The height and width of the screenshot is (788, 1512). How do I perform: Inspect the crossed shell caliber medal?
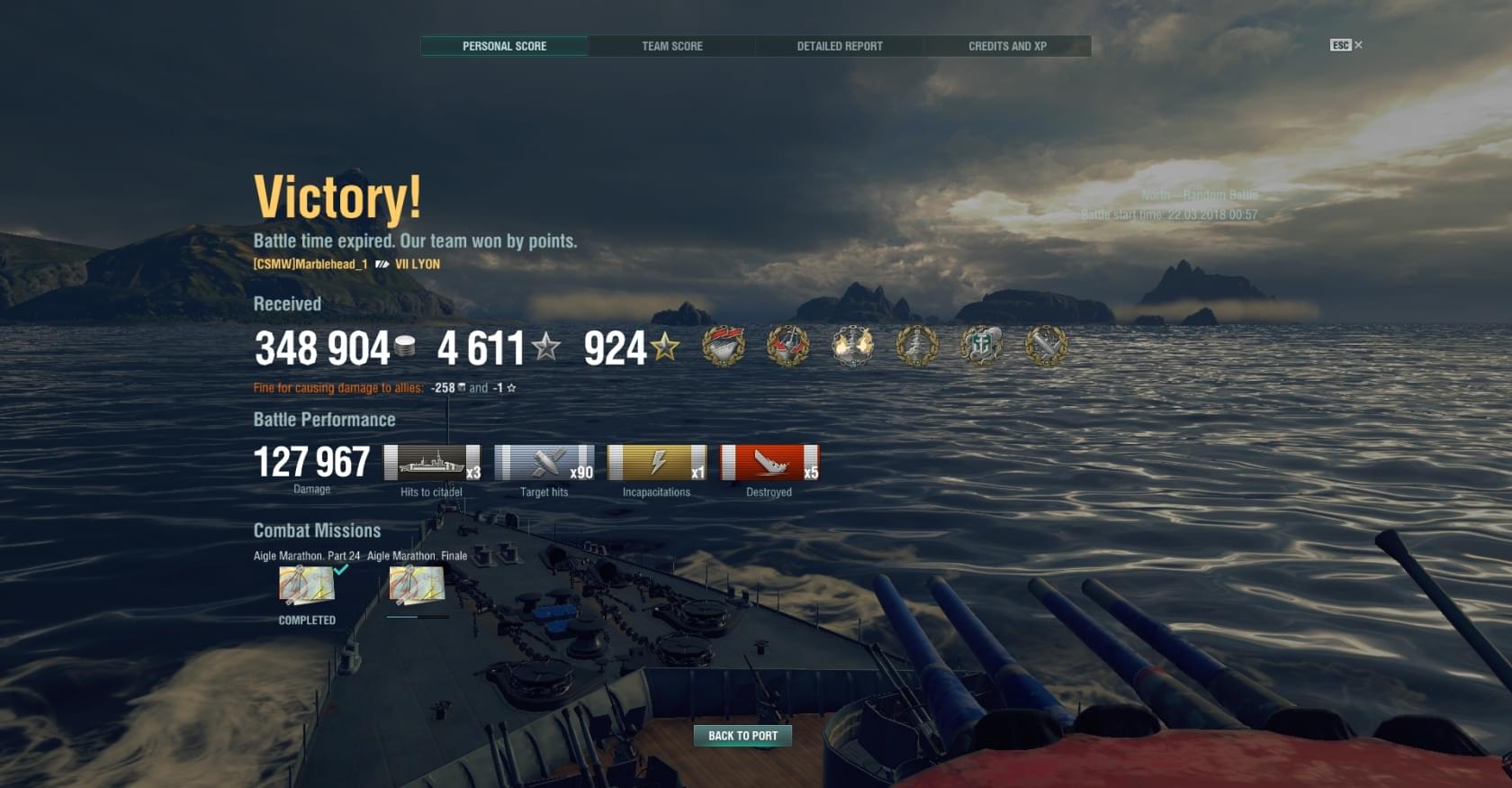1046,346
